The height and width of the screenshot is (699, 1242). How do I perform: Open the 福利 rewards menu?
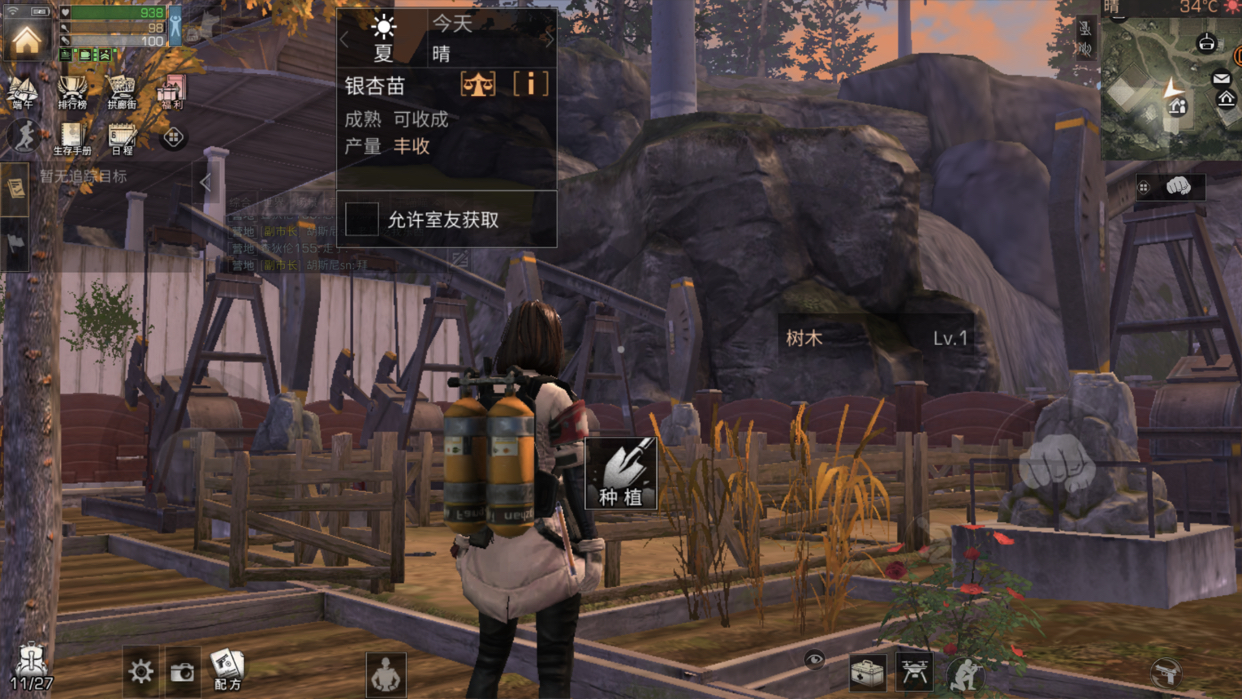point(171,92)
